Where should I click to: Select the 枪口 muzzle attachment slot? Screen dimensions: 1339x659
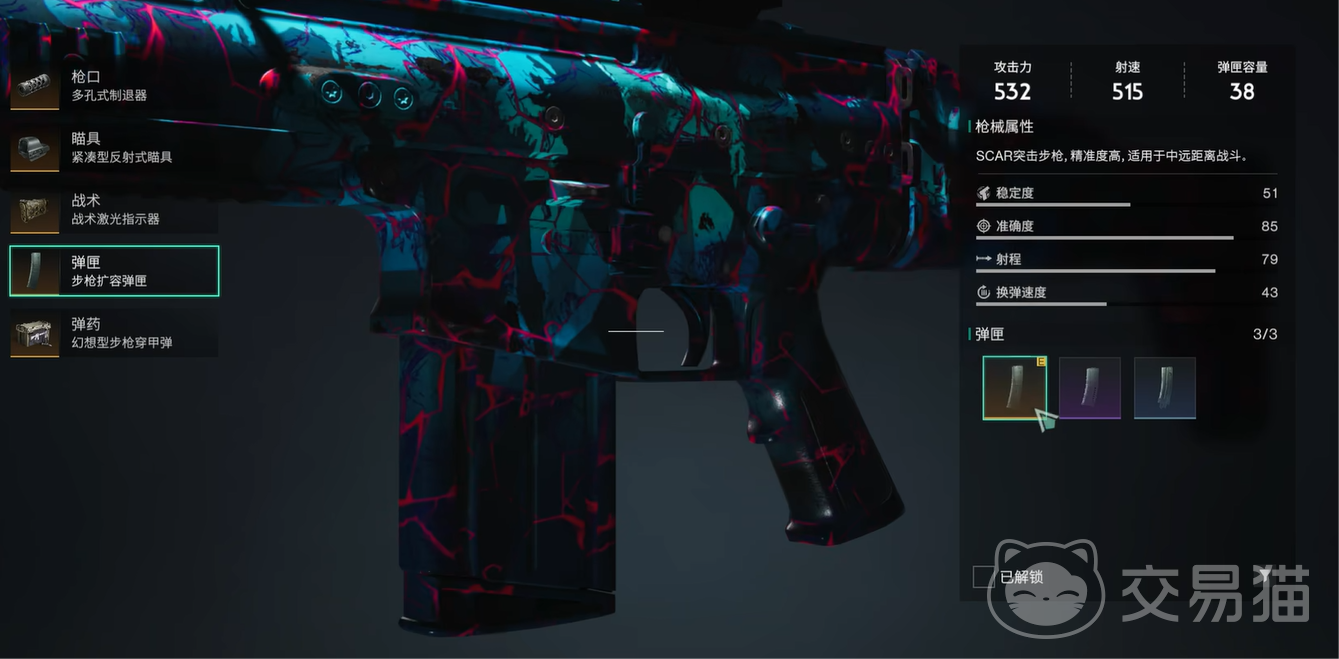coord(113,86)
